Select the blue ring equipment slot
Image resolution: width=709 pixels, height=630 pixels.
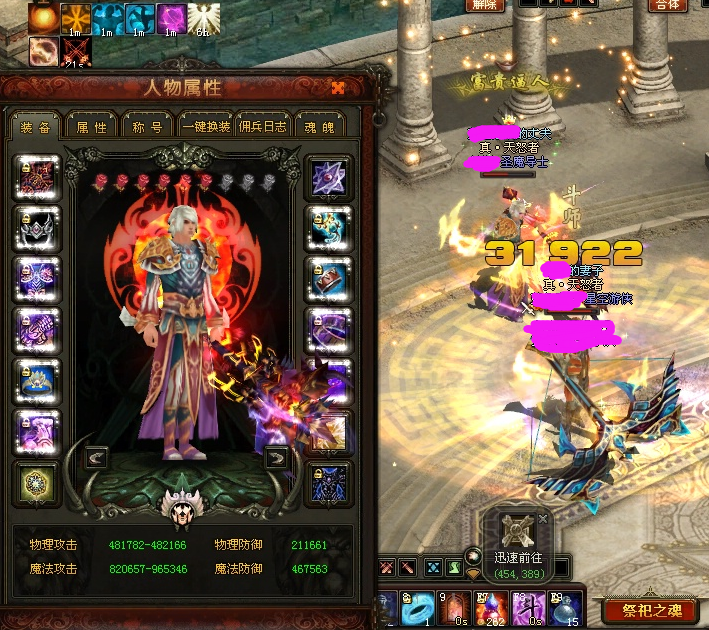click(x=38, y=380)
